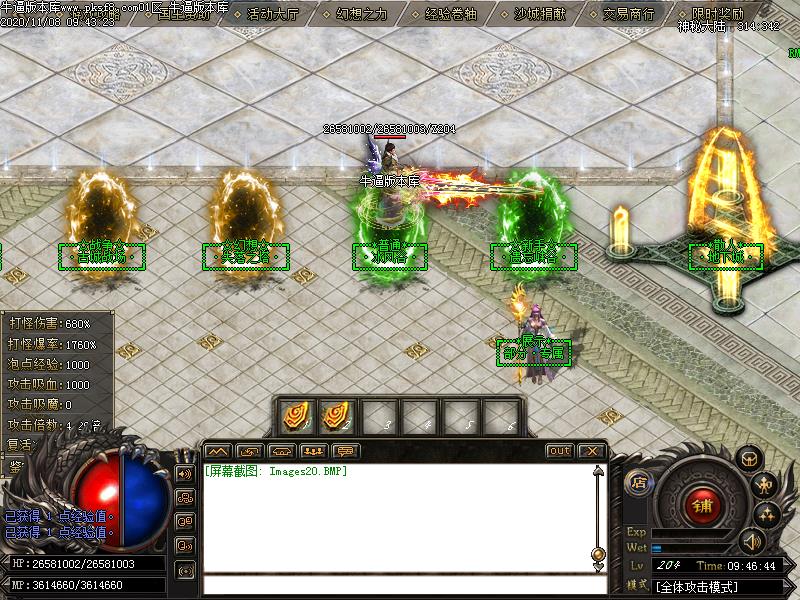Use the item in hotbar slot 1
800x600 pixels.
point(296,415)
